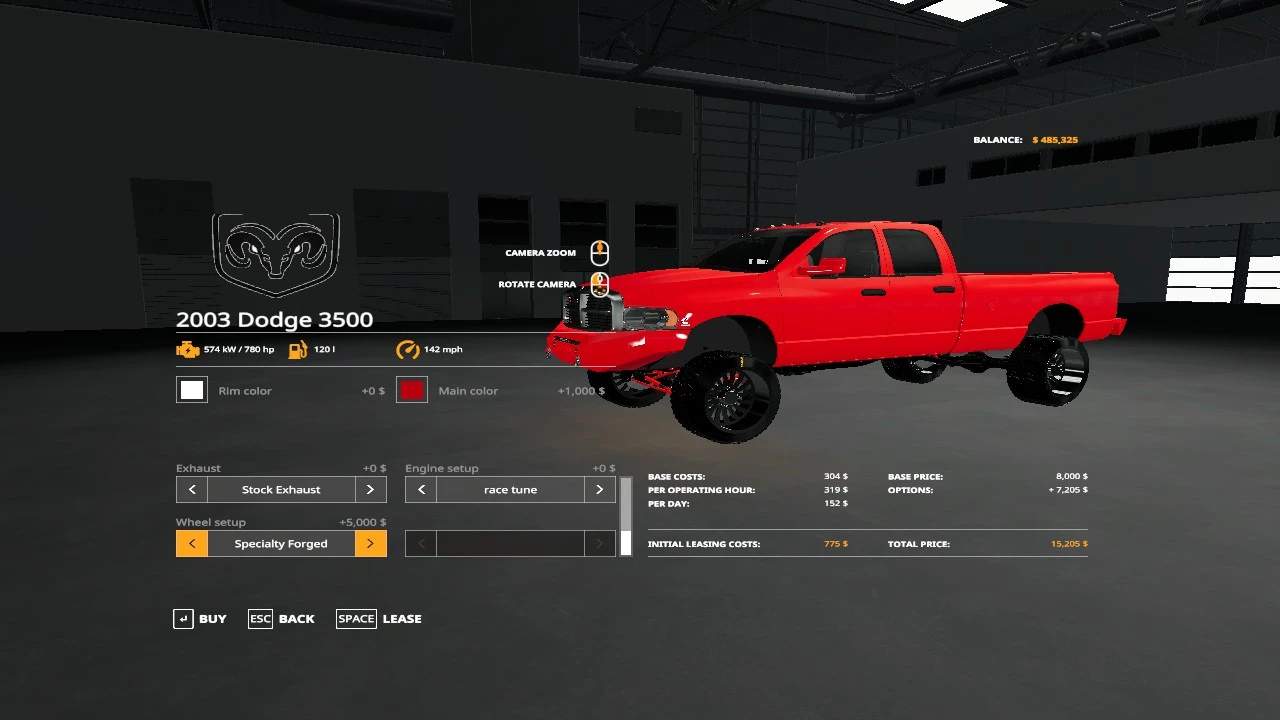This screenshot has height=720, width=1280.
Task: Select previous Wheel setup option
Action: (192, 544)
